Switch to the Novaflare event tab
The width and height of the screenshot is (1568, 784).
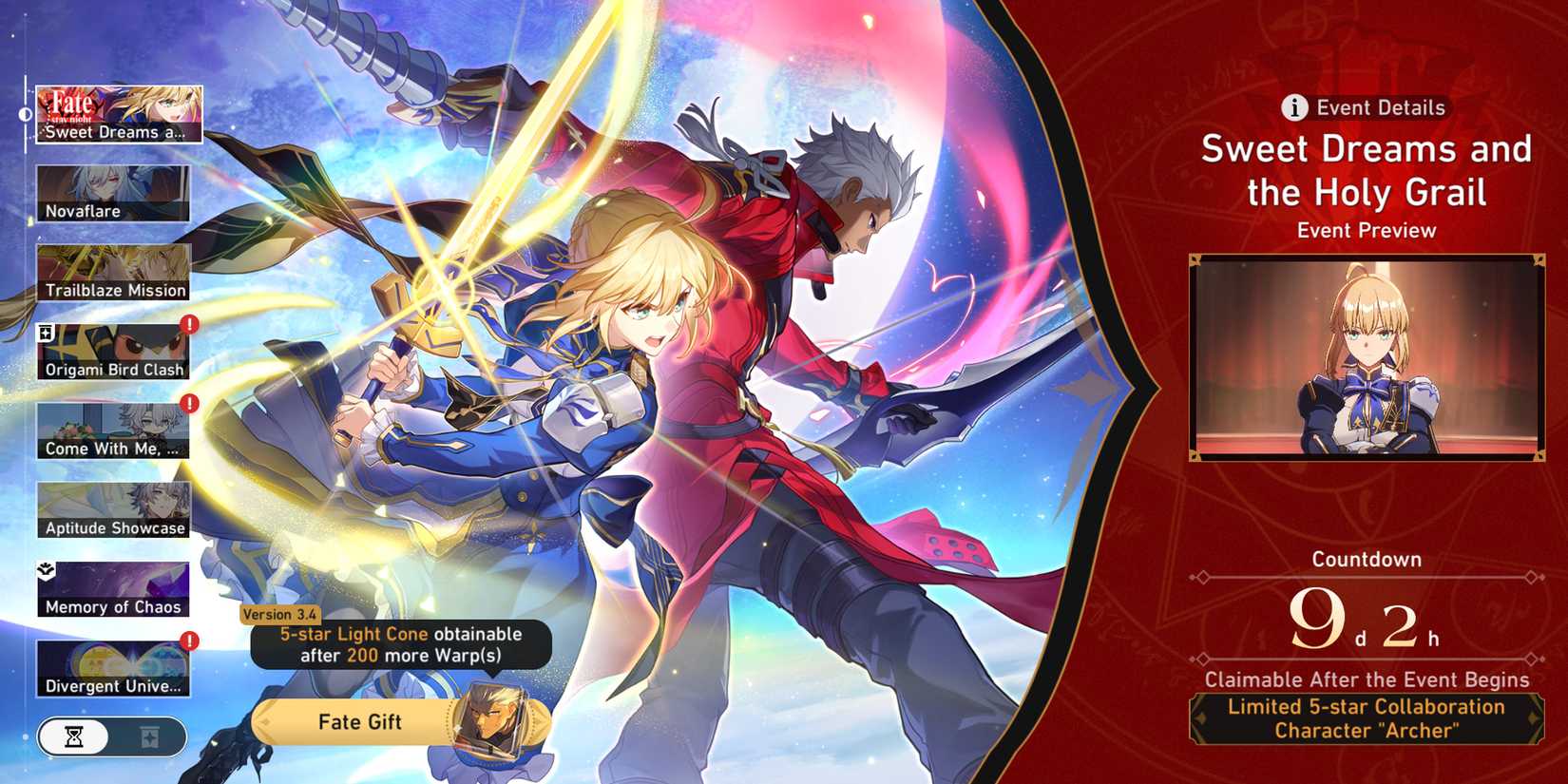(x=113, y=193)
